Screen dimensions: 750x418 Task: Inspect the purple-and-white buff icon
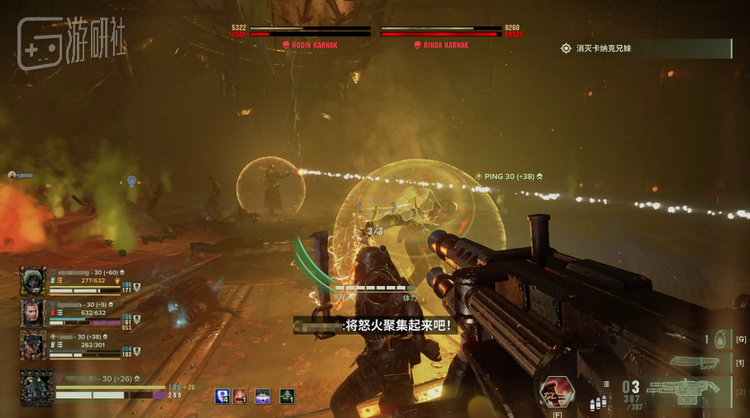coord(263,396)
